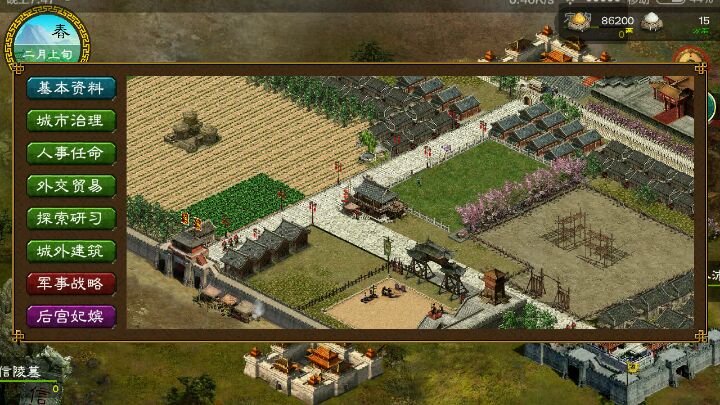720x405 pixels.
Task: Select 城外建筑 outer-city buildings
Action: tap(71, 251)
